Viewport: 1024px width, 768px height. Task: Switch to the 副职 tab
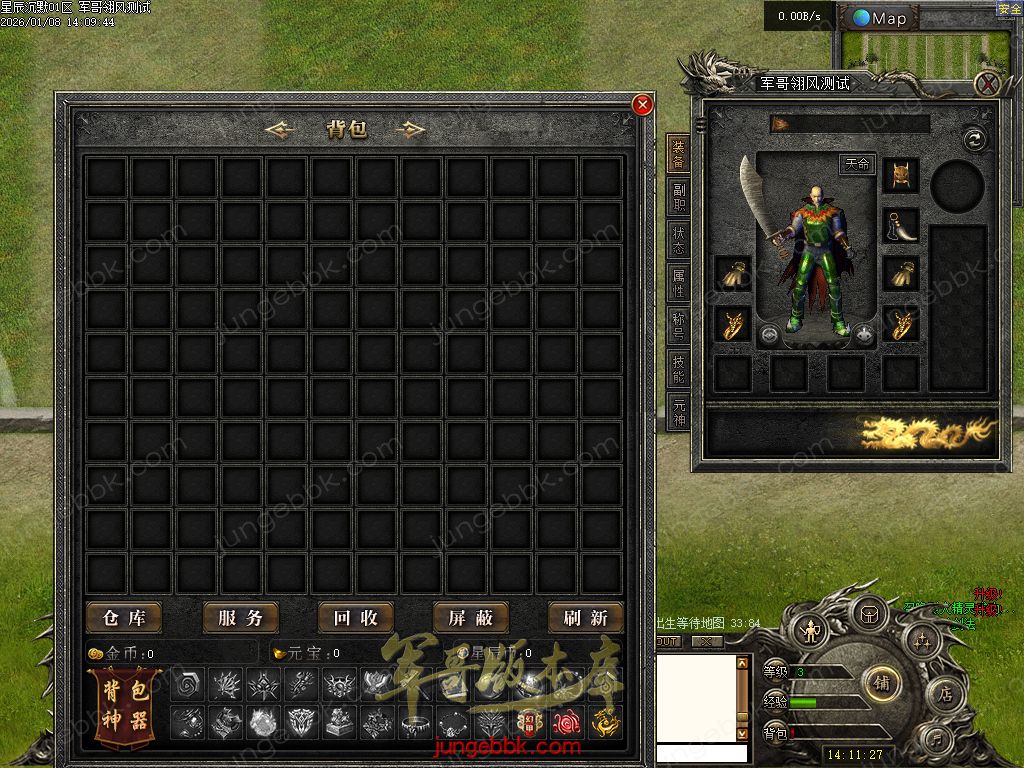[679, 198]
